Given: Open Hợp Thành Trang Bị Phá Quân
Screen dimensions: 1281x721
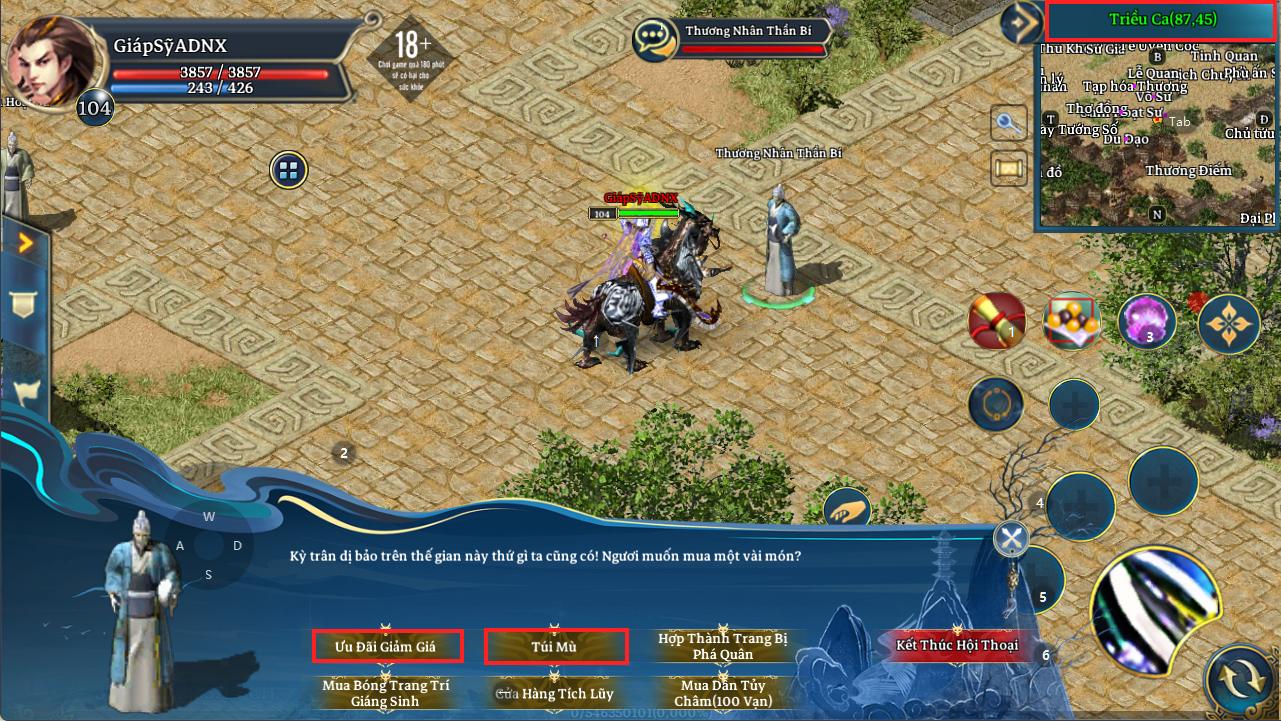Looking at the screenshot, I should click(723, 646).
